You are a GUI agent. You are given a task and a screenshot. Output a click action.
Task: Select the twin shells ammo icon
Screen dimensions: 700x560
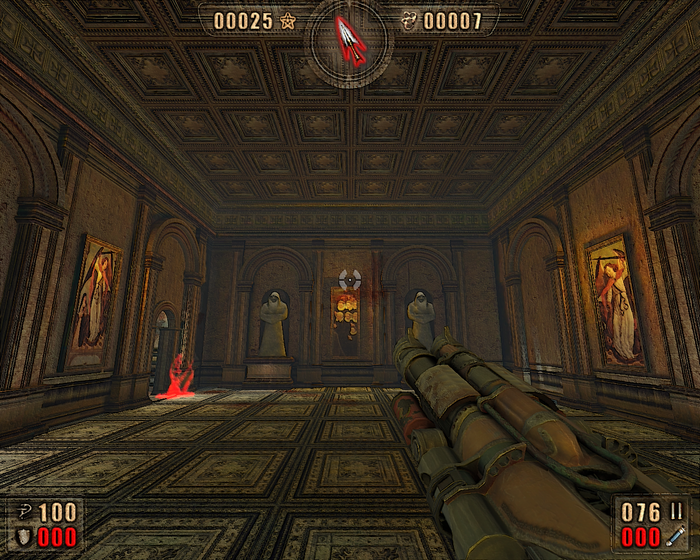[676, 512]
